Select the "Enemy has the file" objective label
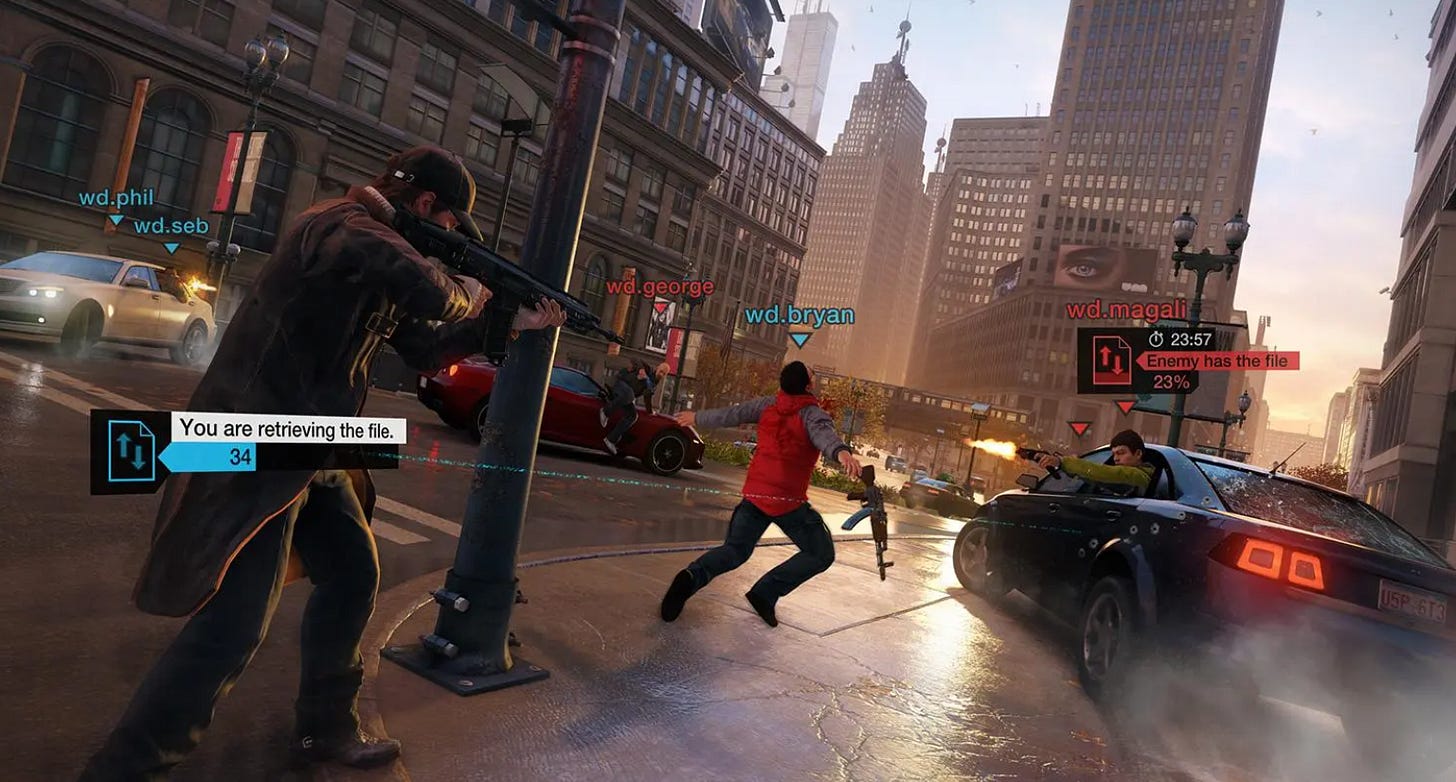 click(1219, 361)
